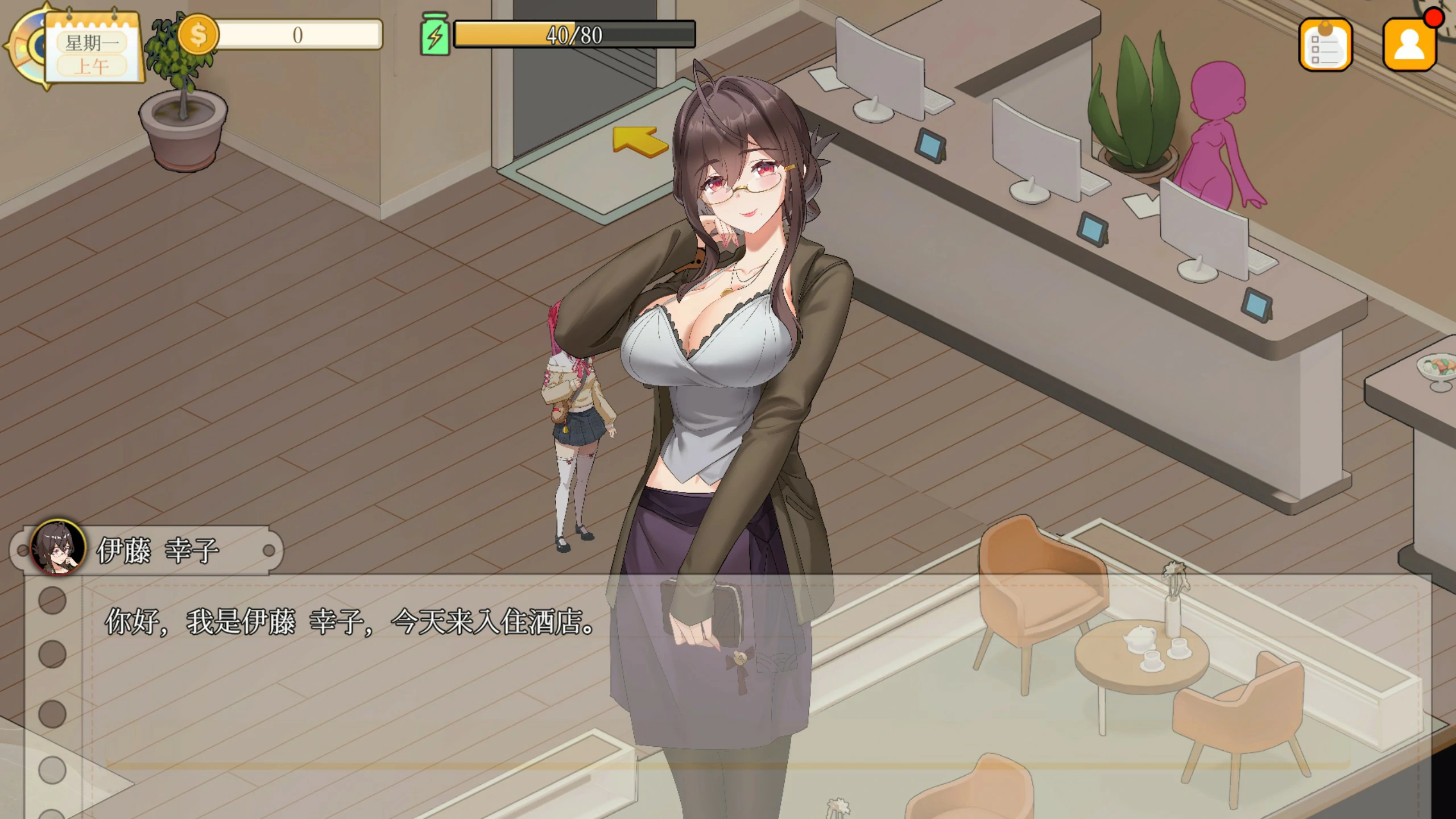Click the gold dollar coin icon

[x=198, y=35]
